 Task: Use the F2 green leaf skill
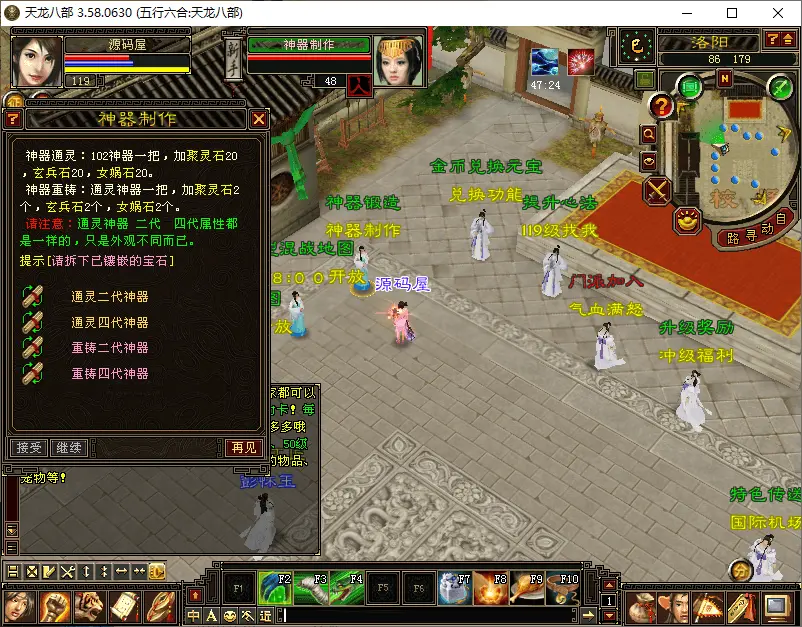coord(275,589)
